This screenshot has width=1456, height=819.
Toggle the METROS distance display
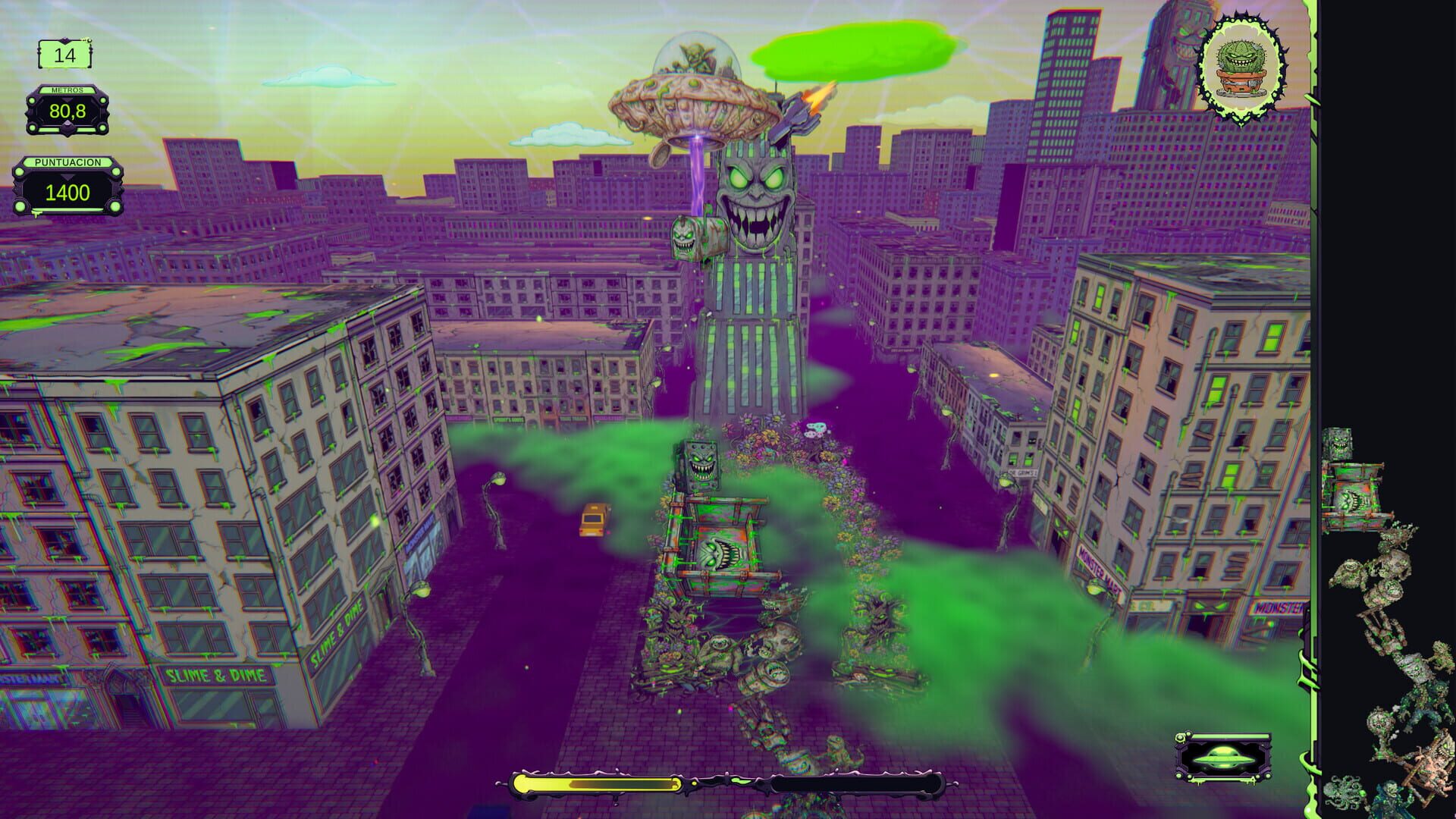[x=67, y=111]
